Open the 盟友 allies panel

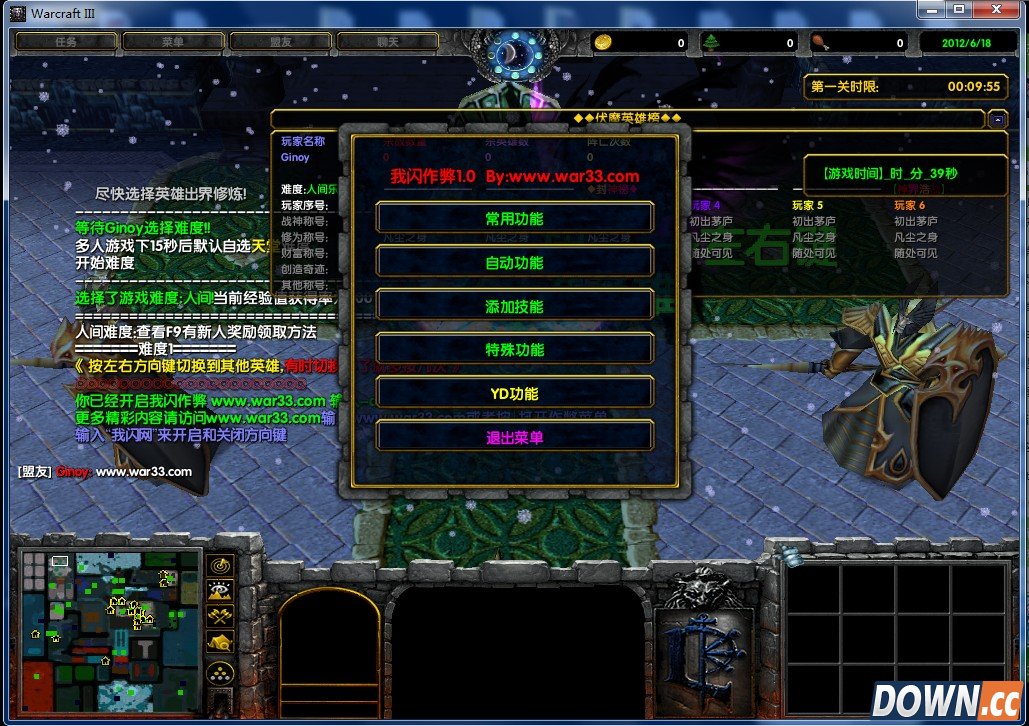280,42
